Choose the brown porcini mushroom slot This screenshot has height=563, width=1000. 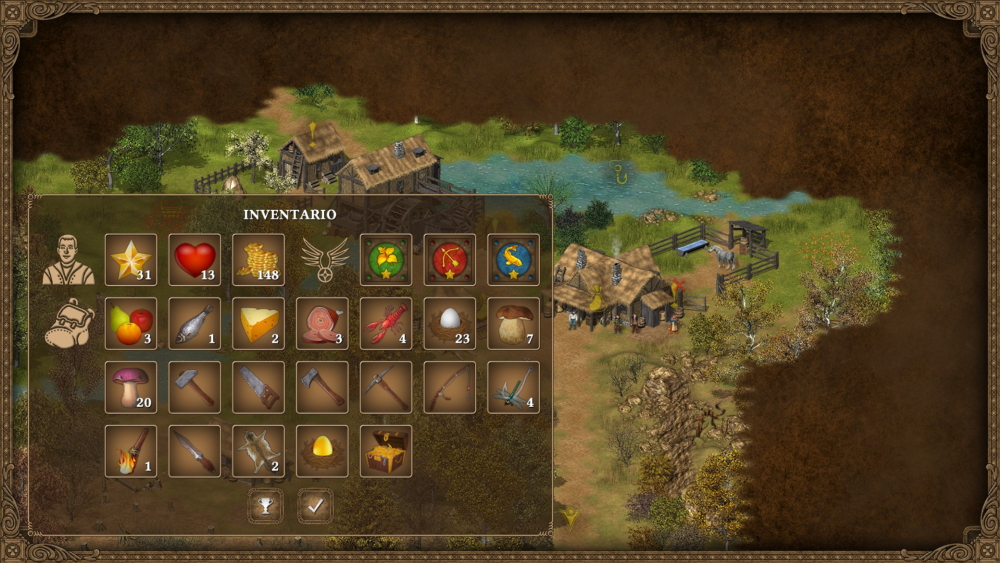514,323
